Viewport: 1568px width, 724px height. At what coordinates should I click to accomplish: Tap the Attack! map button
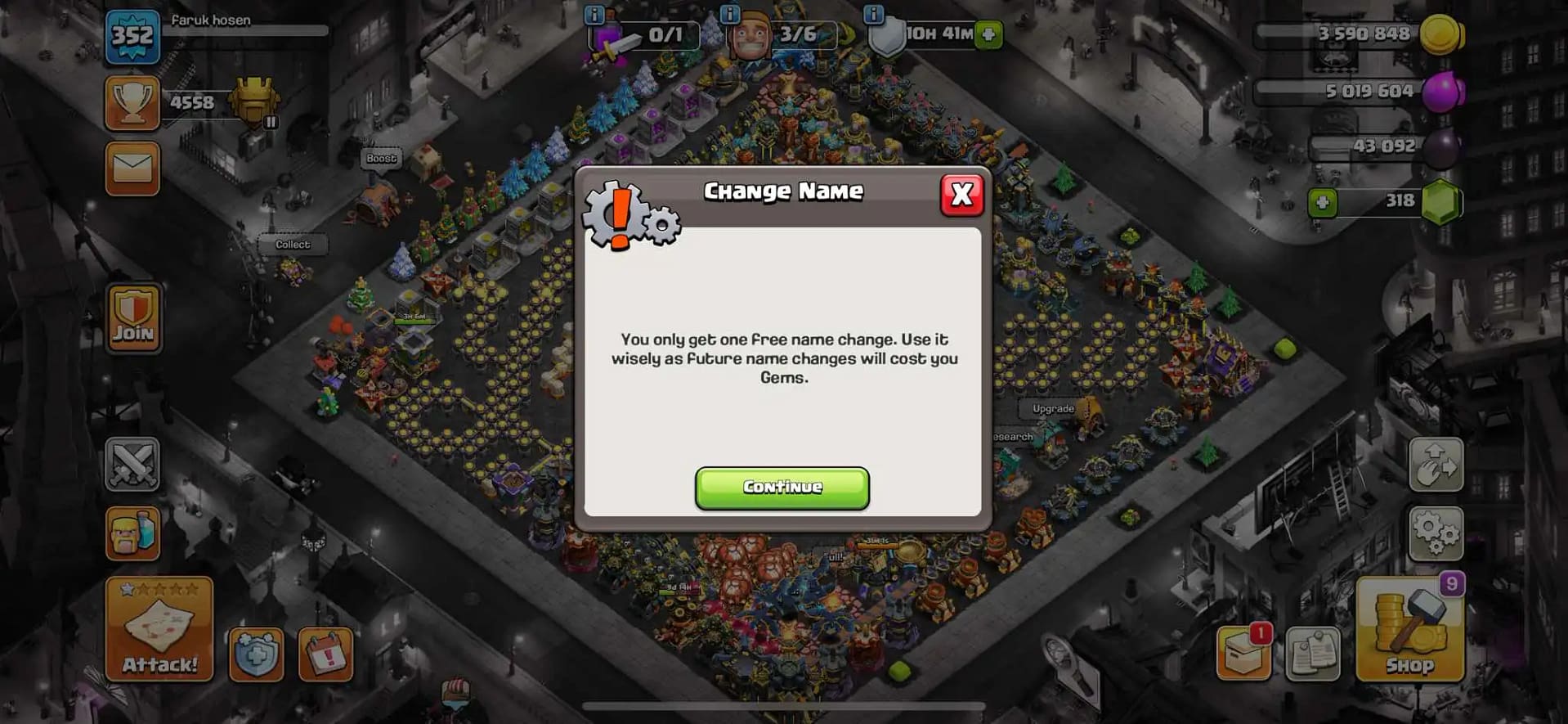pos(159,630)
